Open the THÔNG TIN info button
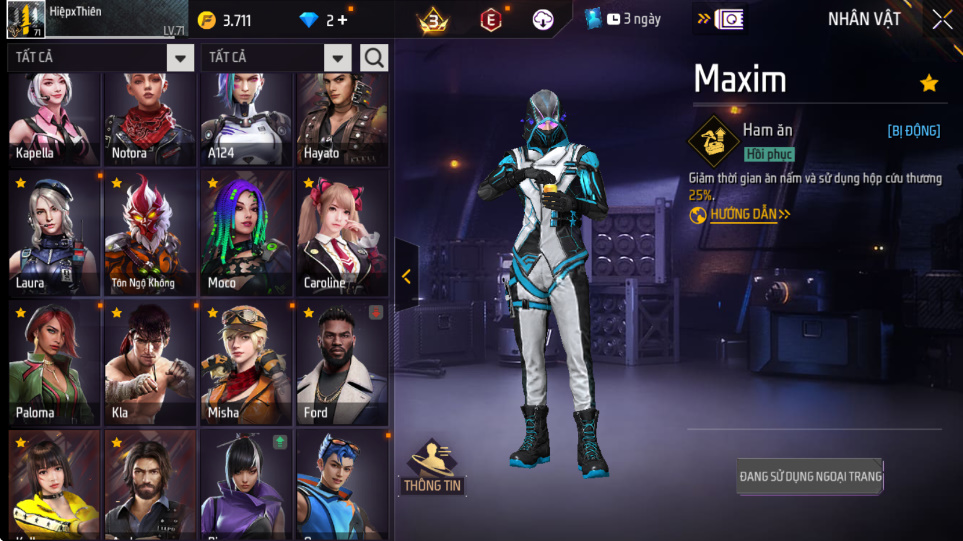963x541 pixels. tap(432, 468)
